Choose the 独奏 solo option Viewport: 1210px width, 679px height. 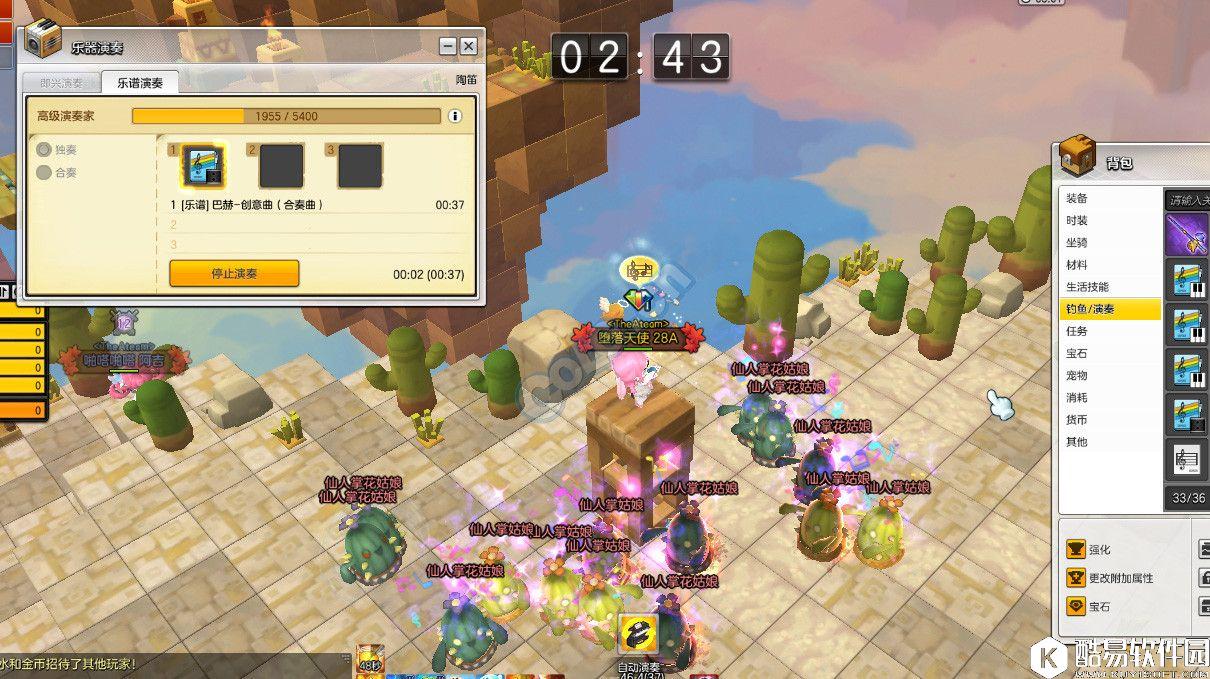45,150
